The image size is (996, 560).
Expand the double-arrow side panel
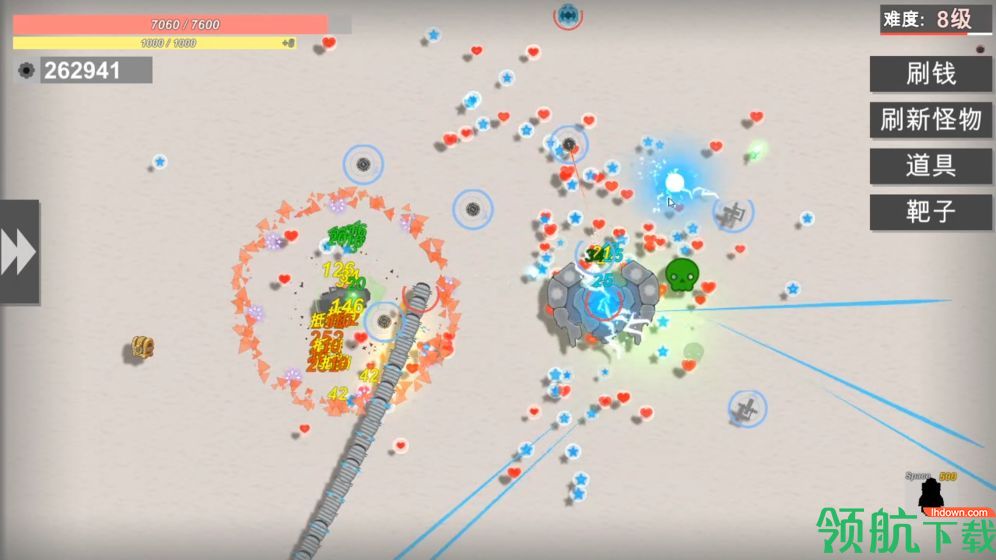(x=19, y=252)
